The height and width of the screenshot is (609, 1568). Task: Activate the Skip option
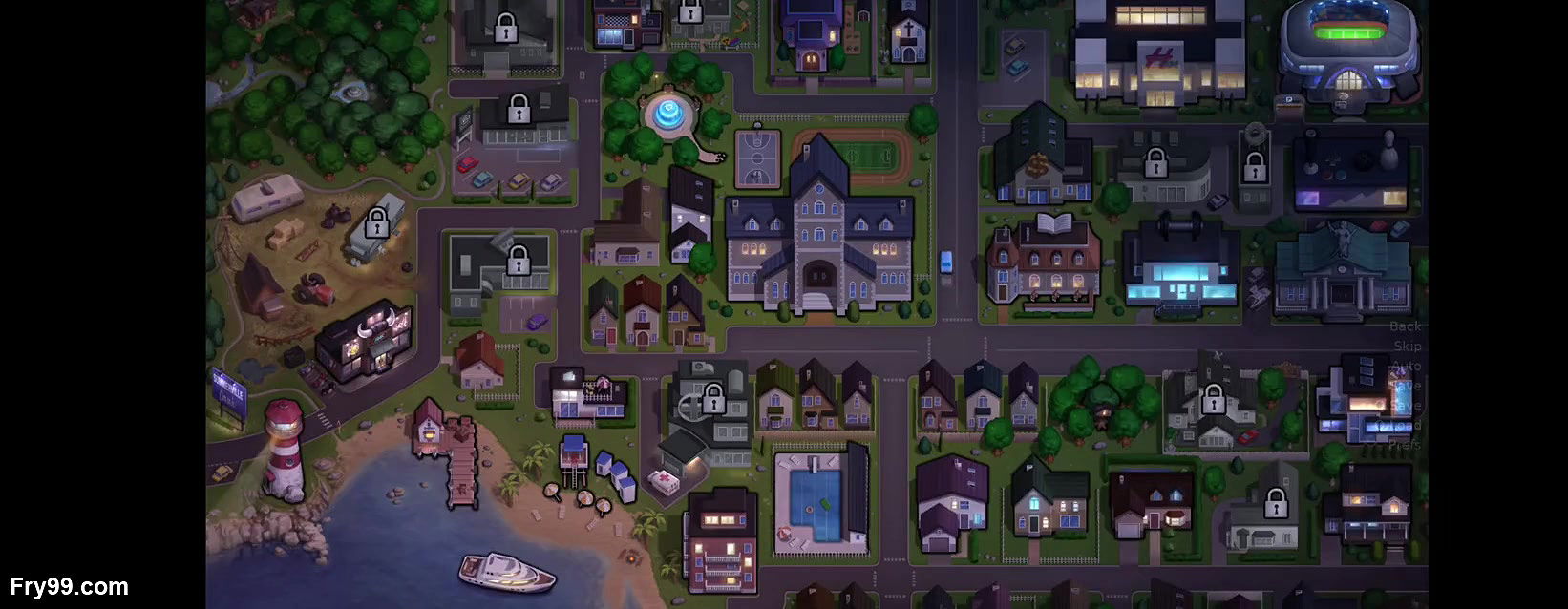click(x=1407, y=346)
